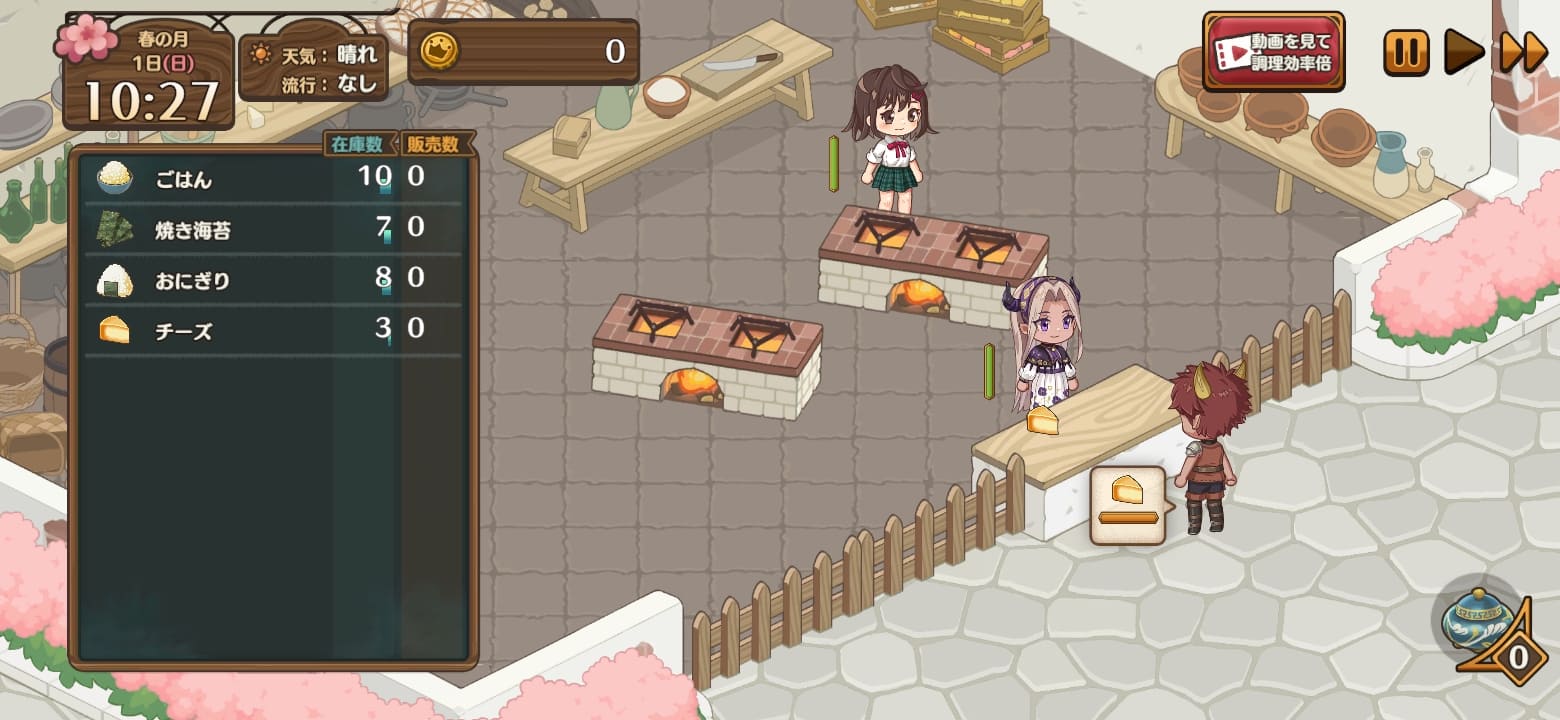The image size is (1560, 720).
Task: Activate fast-forward speed
Action: pos(1523,52)
